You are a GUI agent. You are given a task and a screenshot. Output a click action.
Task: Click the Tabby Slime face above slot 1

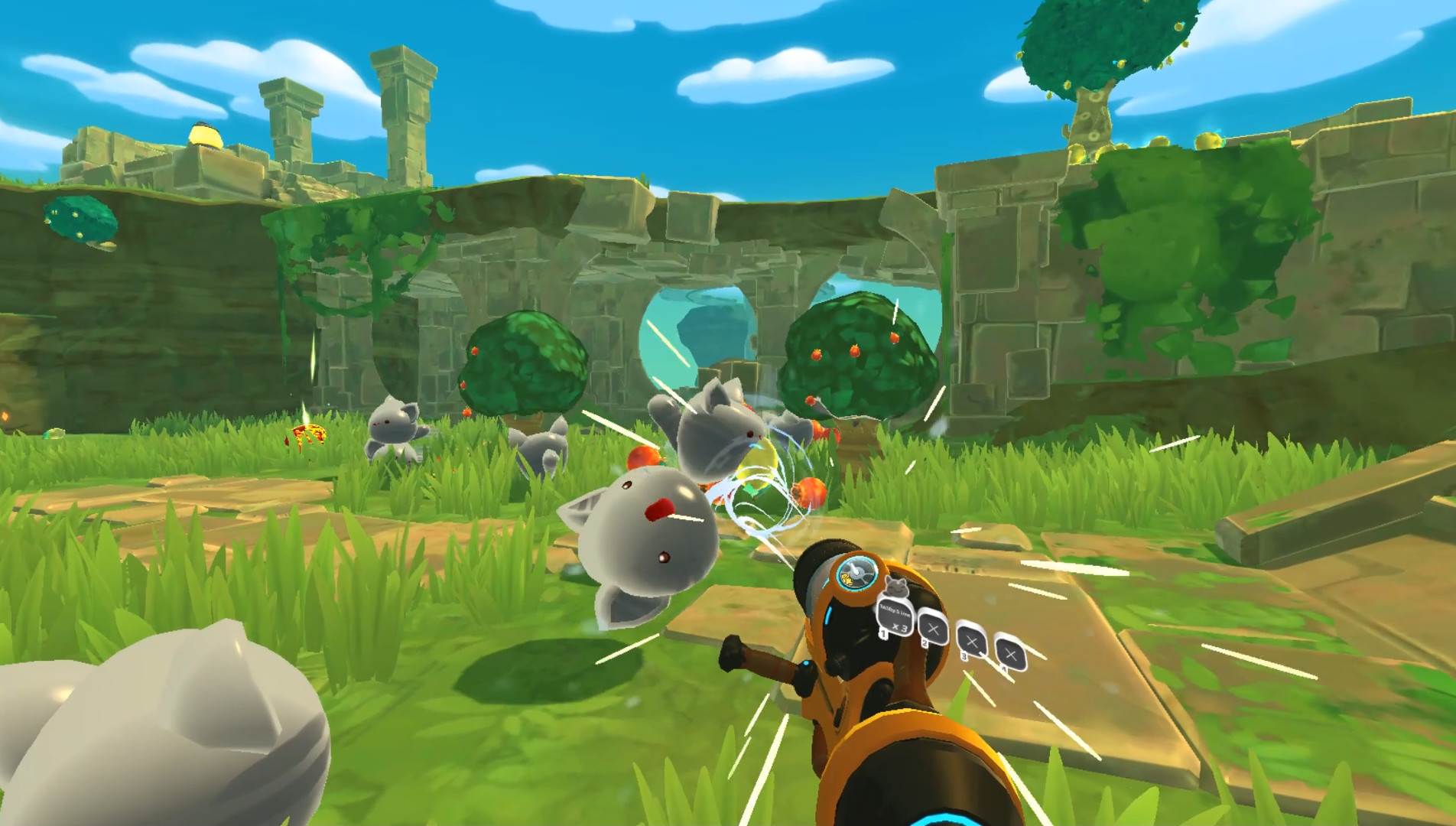point(896,587)
